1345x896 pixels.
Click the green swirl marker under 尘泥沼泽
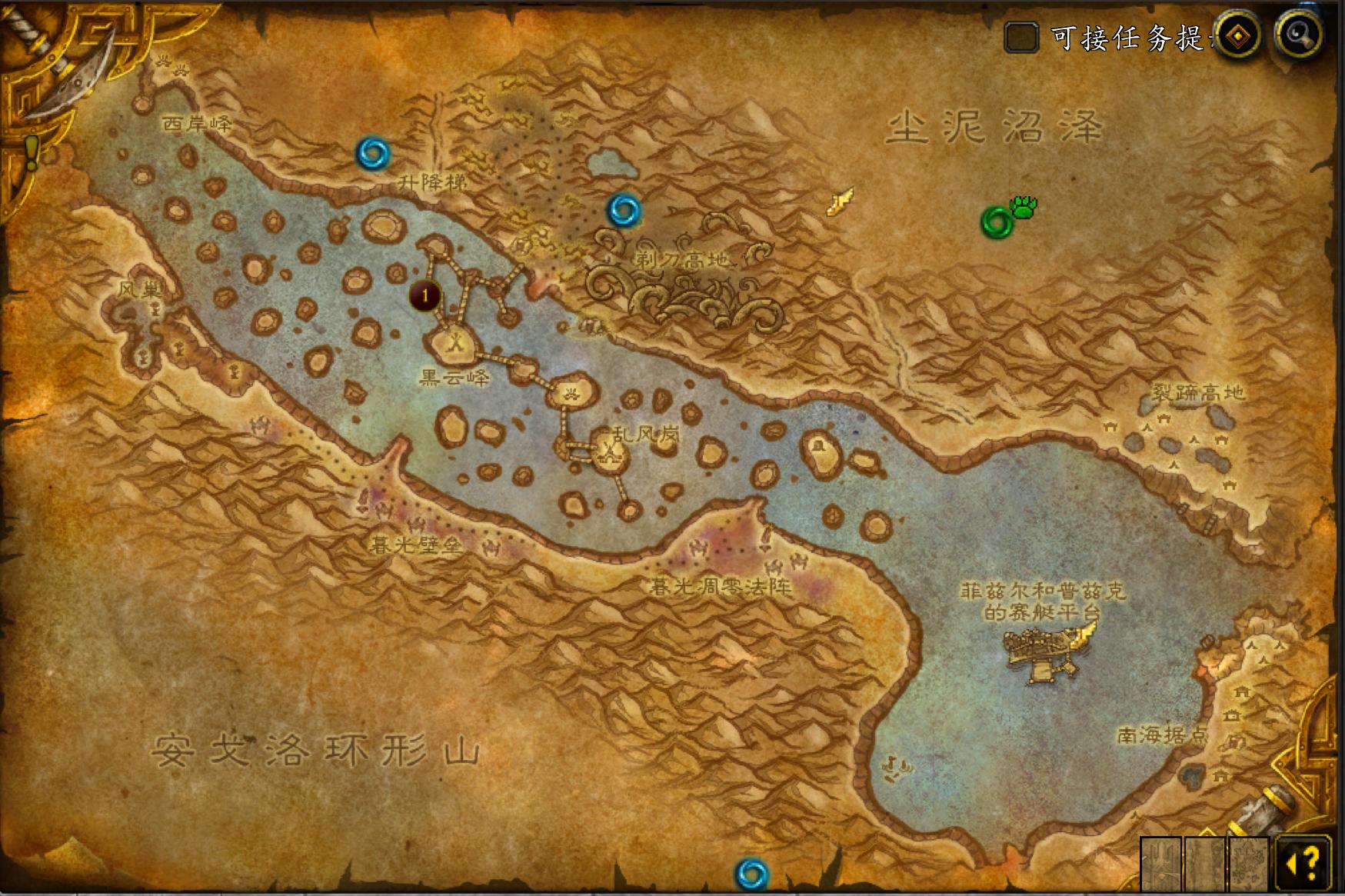point(997,222)
